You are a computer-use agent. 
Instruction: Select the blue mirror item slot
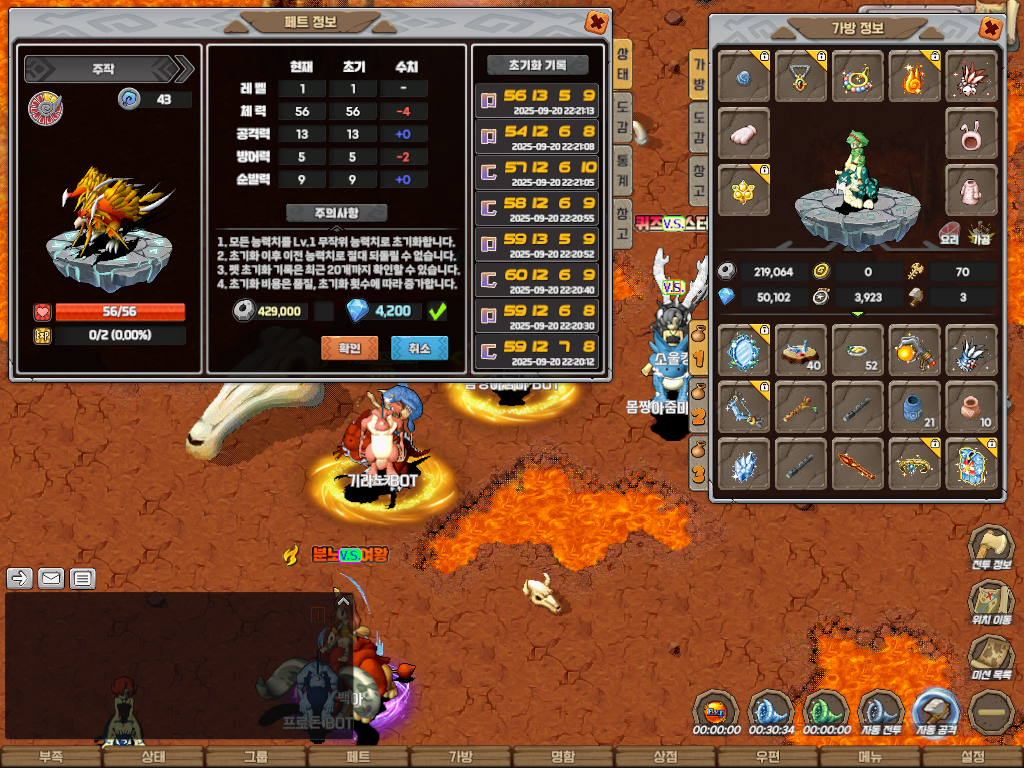tap(744, 350)
